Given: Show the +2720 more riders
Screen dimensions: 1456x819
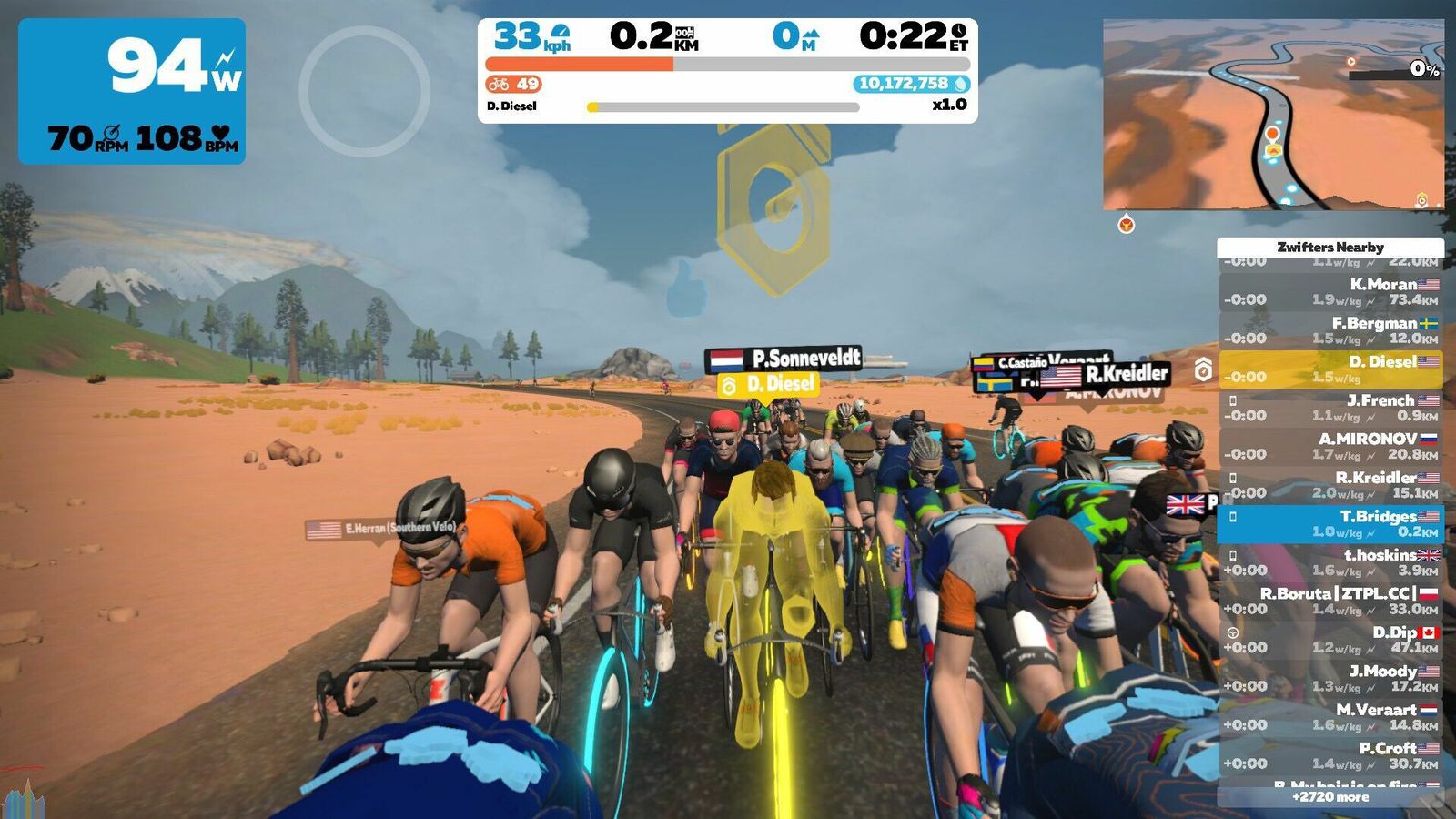Looking at the screenshot, I should click(1330, 797).
